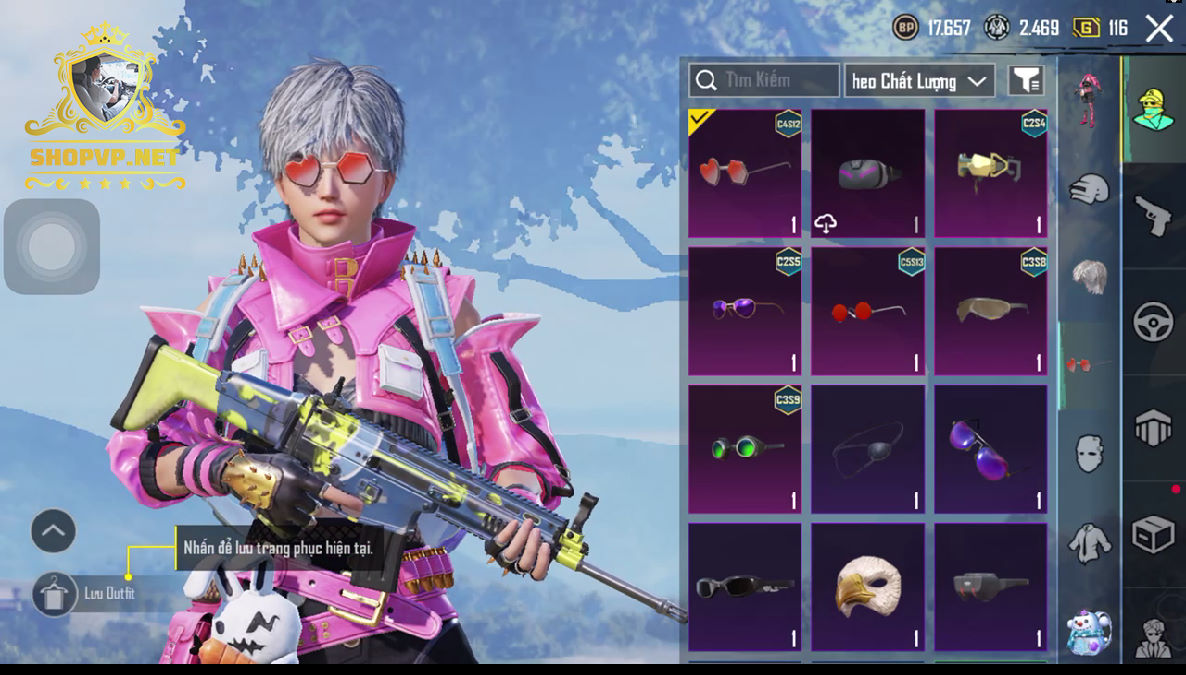Select the green-lens goggles item
Image resolution: width=1186 pixels, height=675 pixels.
point(744,449)
